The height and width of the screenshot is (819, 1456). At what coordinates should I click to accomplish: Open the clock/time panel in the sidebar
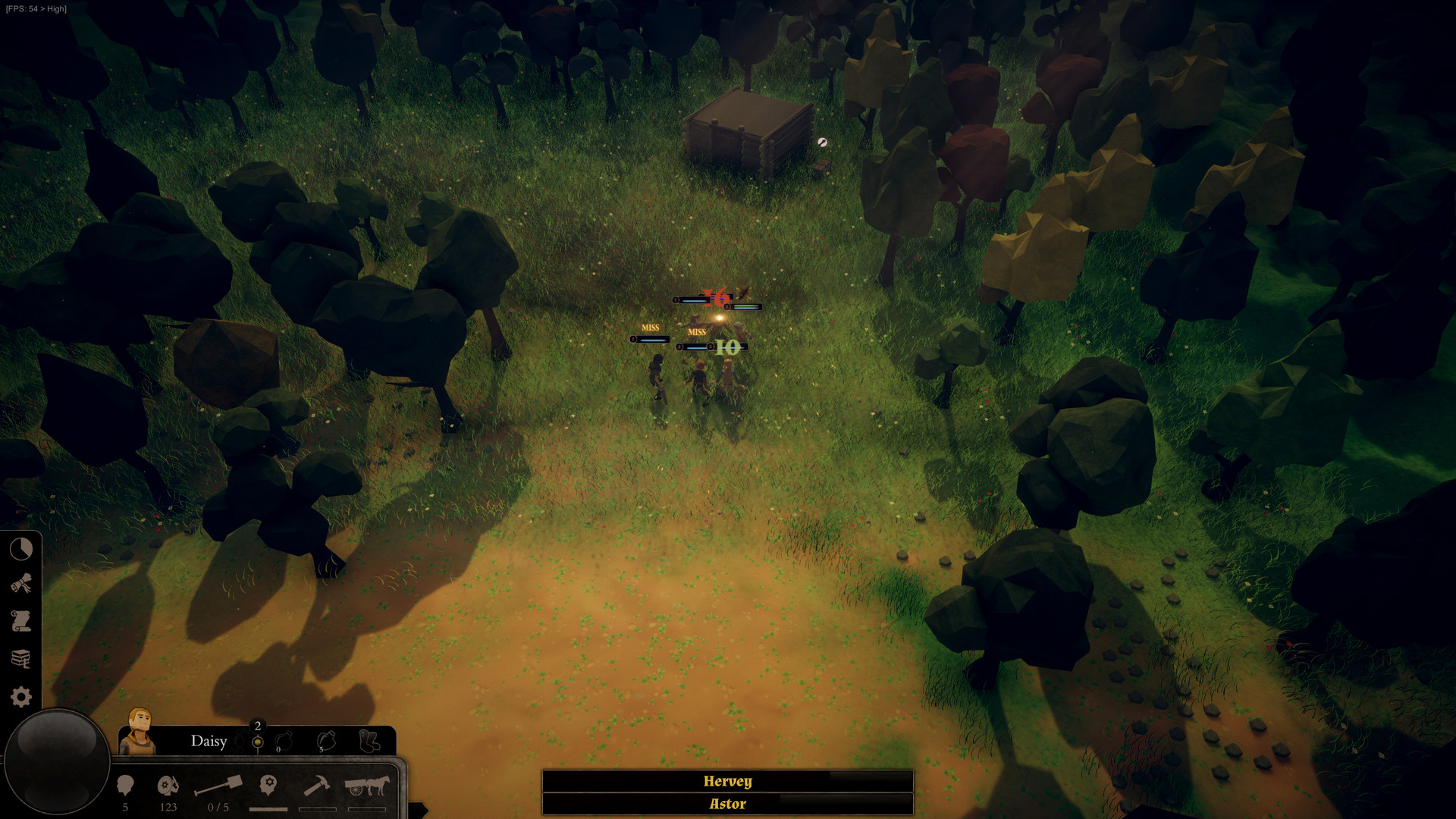click(21, 548)
